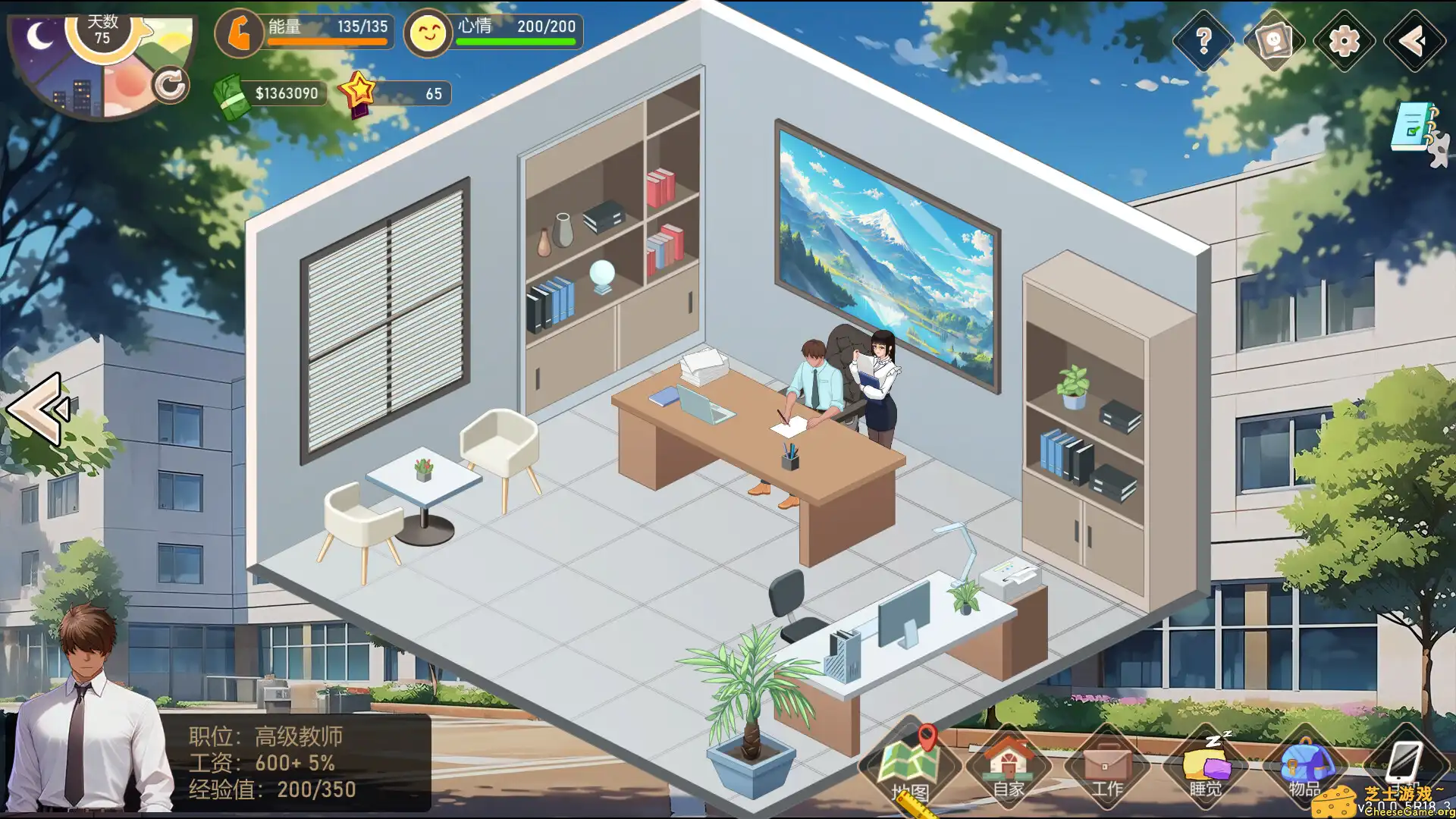1456x819 pixels.
Task: Select the moon on the time wheel
Action: (x=38, y=33)
